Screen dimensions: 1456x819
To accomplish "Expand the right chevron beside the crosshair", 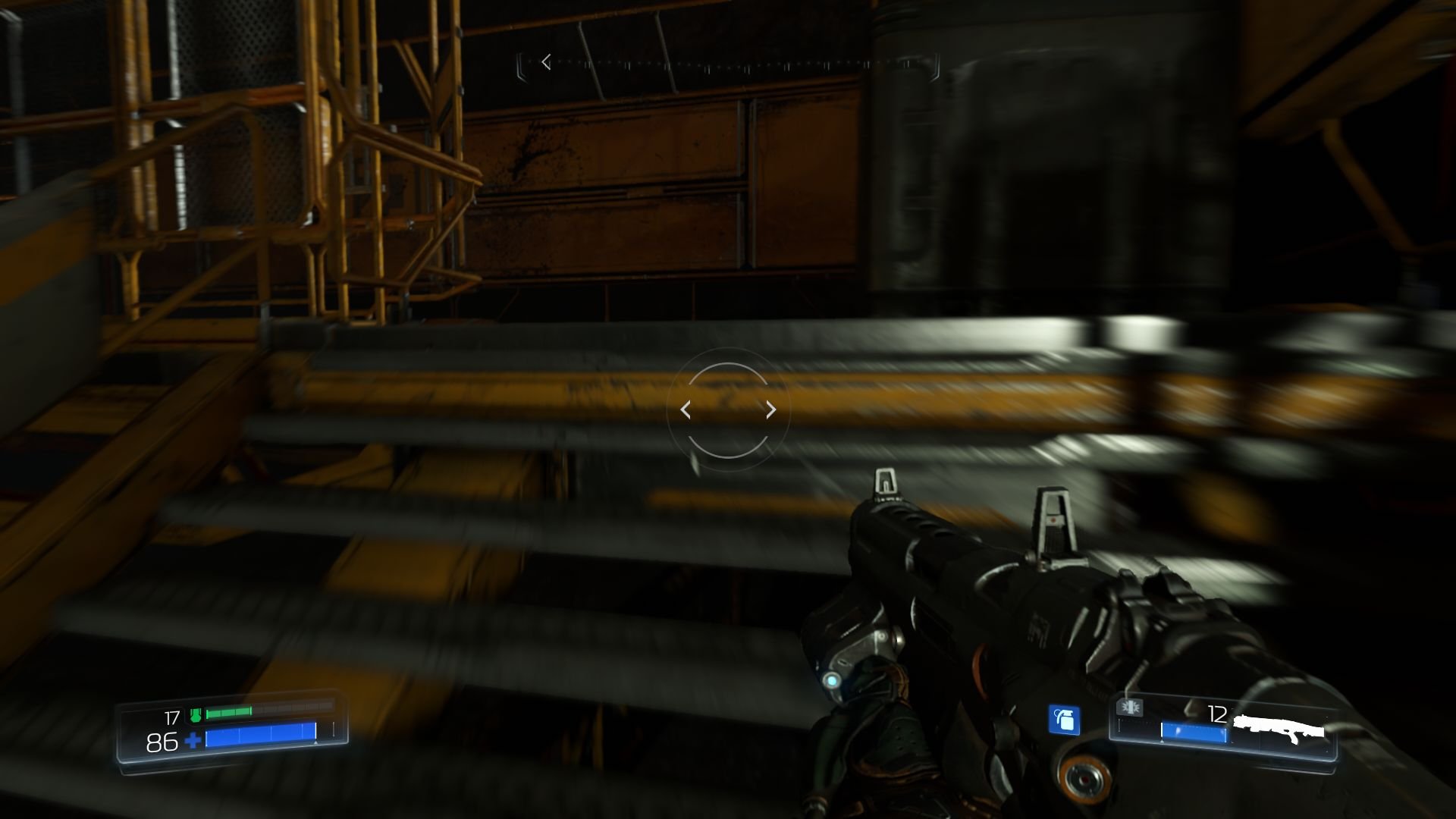I will (770, 409).
